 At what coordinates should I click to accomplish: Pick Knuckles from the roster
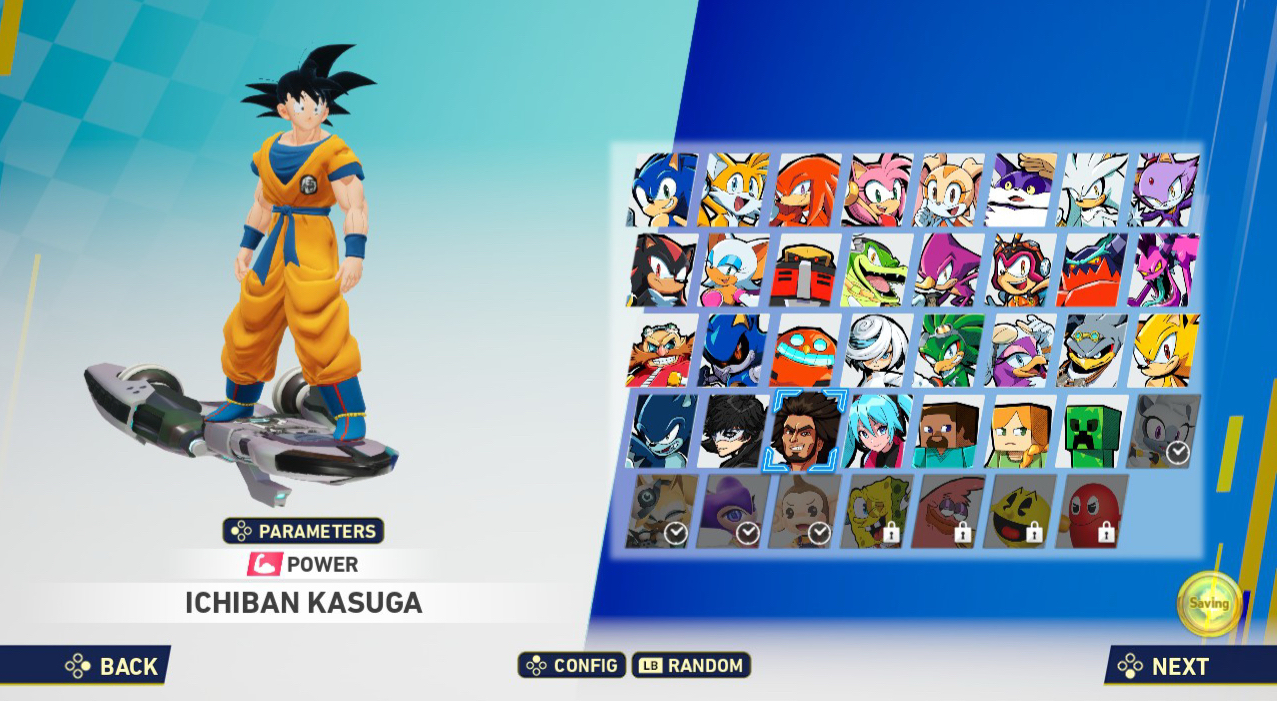click(x=806, y=190)
